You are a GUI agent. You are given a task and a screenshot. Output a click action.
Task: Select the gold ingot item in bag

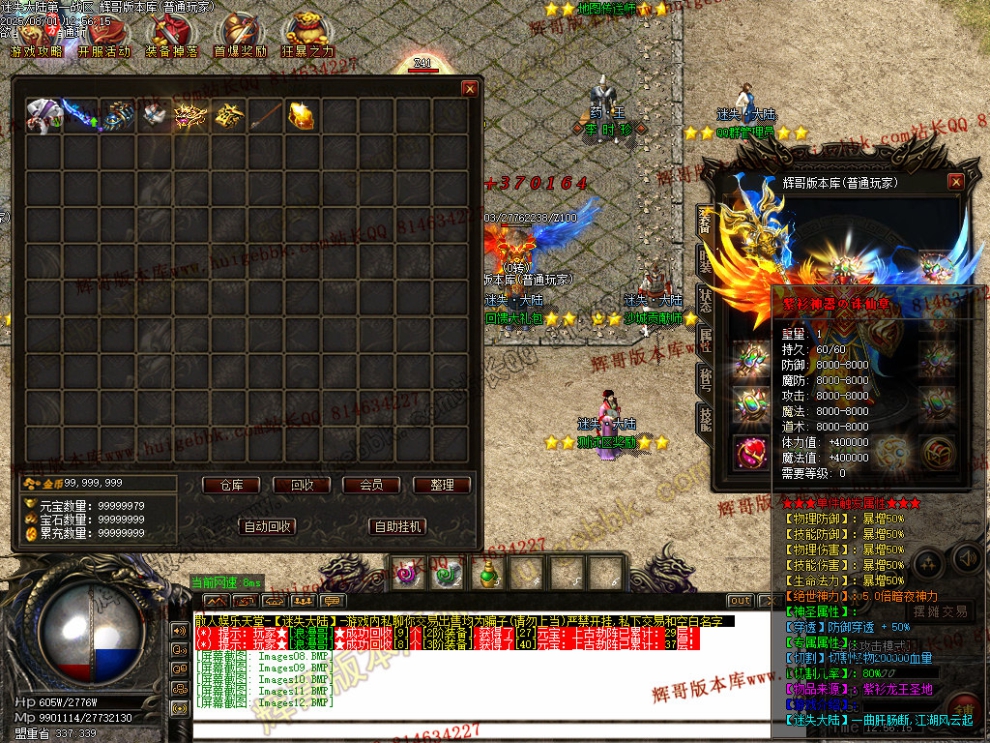pyautogui.click(x=302, y=116)
